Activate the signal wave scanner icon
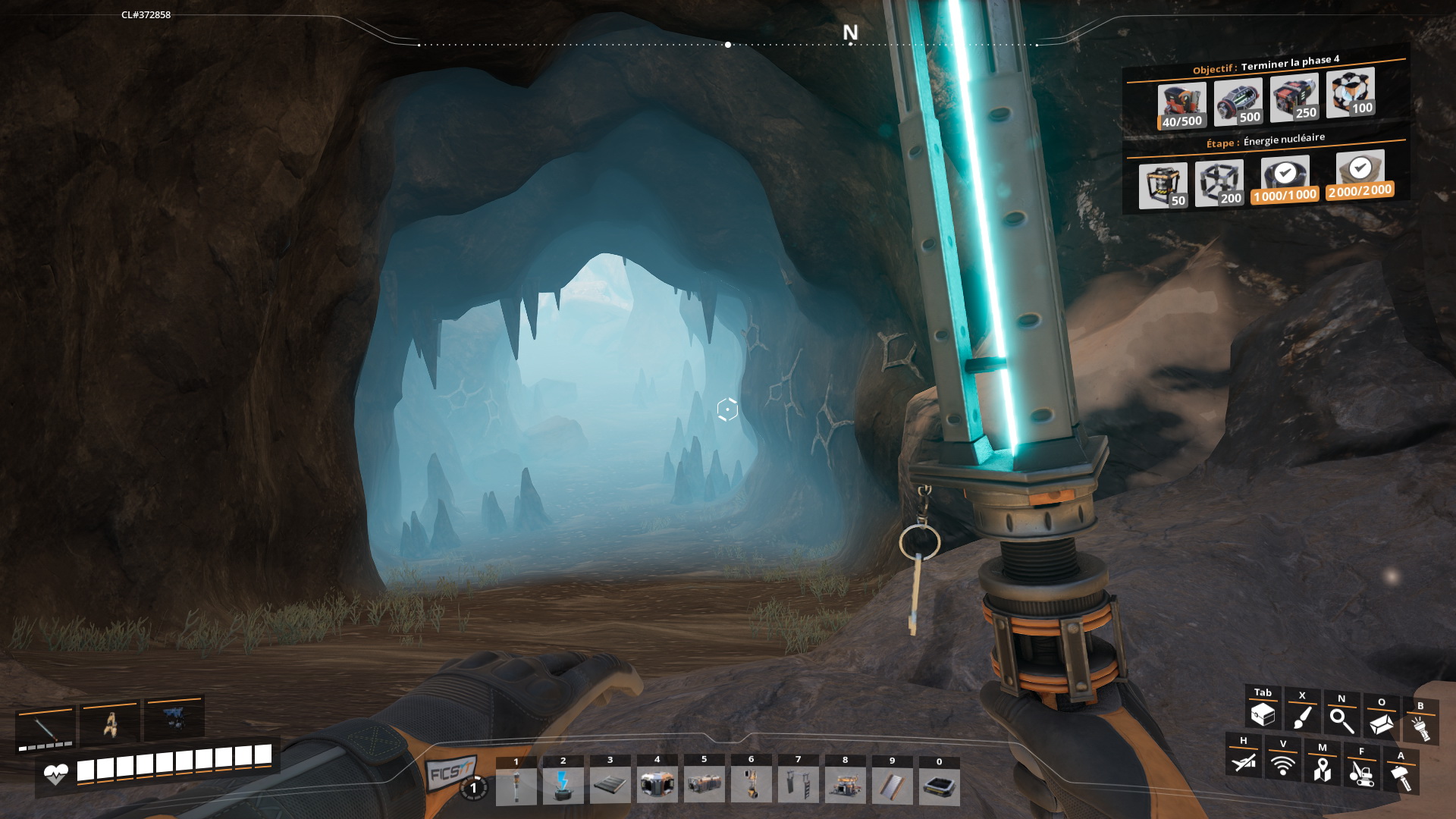 1283,765
